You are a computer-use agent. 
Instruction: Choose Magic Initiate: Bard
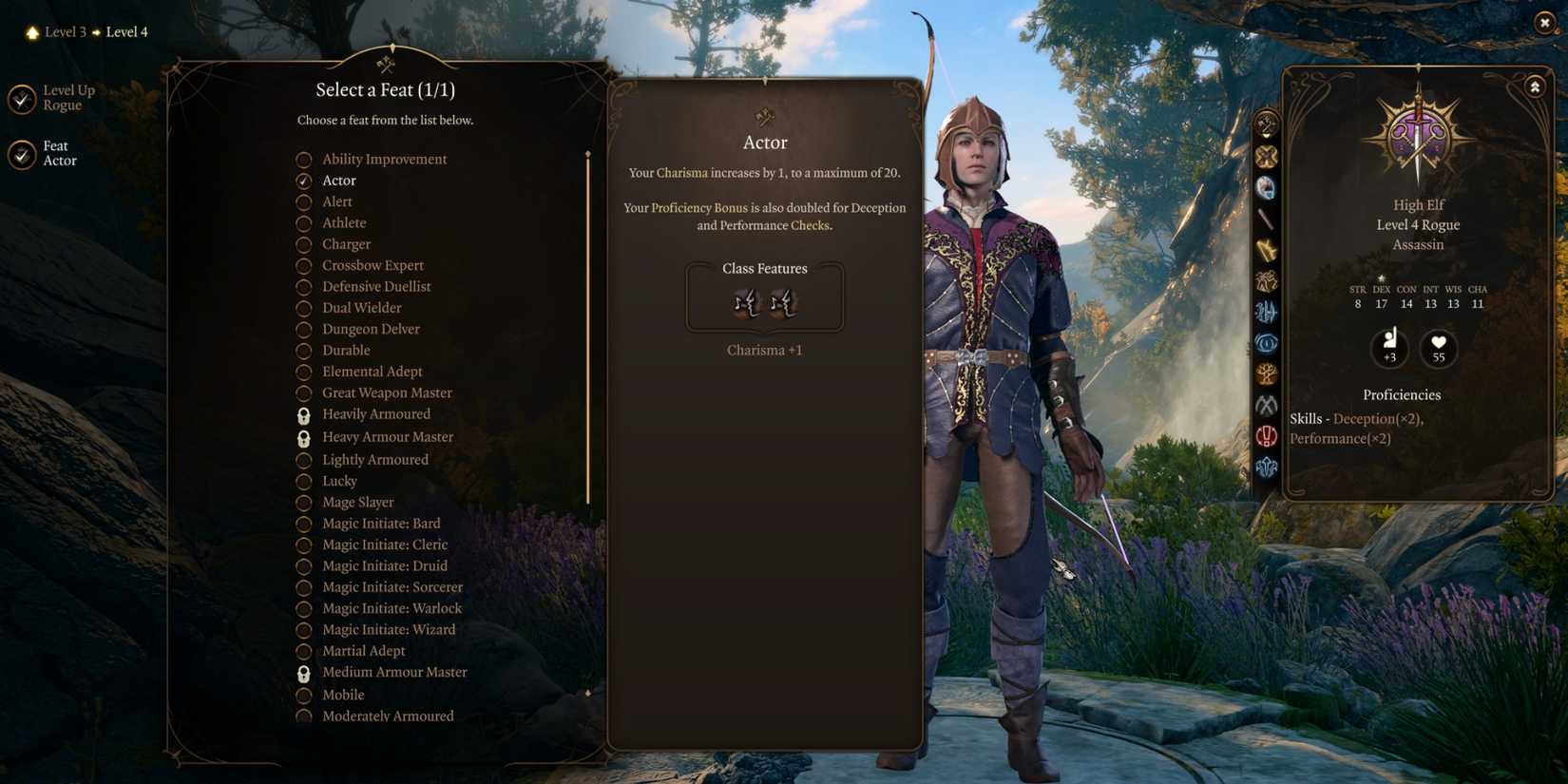(381, 523)
